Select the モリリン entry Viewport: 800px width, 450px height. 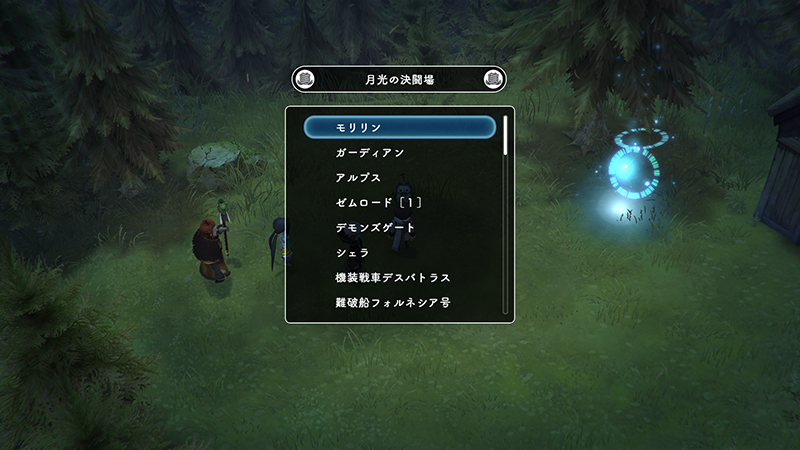[400, 127]
